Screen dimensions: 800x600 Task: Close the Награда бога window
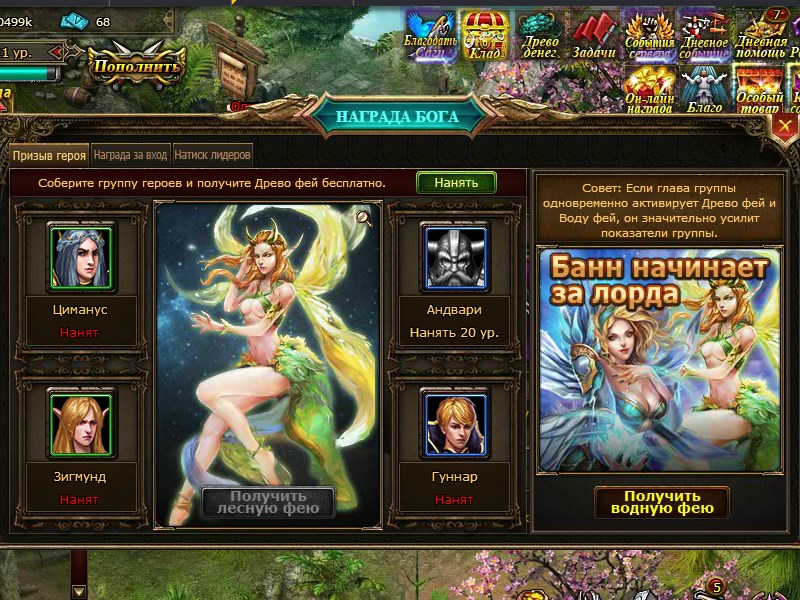pyautogui.click(x=786, y=129)
